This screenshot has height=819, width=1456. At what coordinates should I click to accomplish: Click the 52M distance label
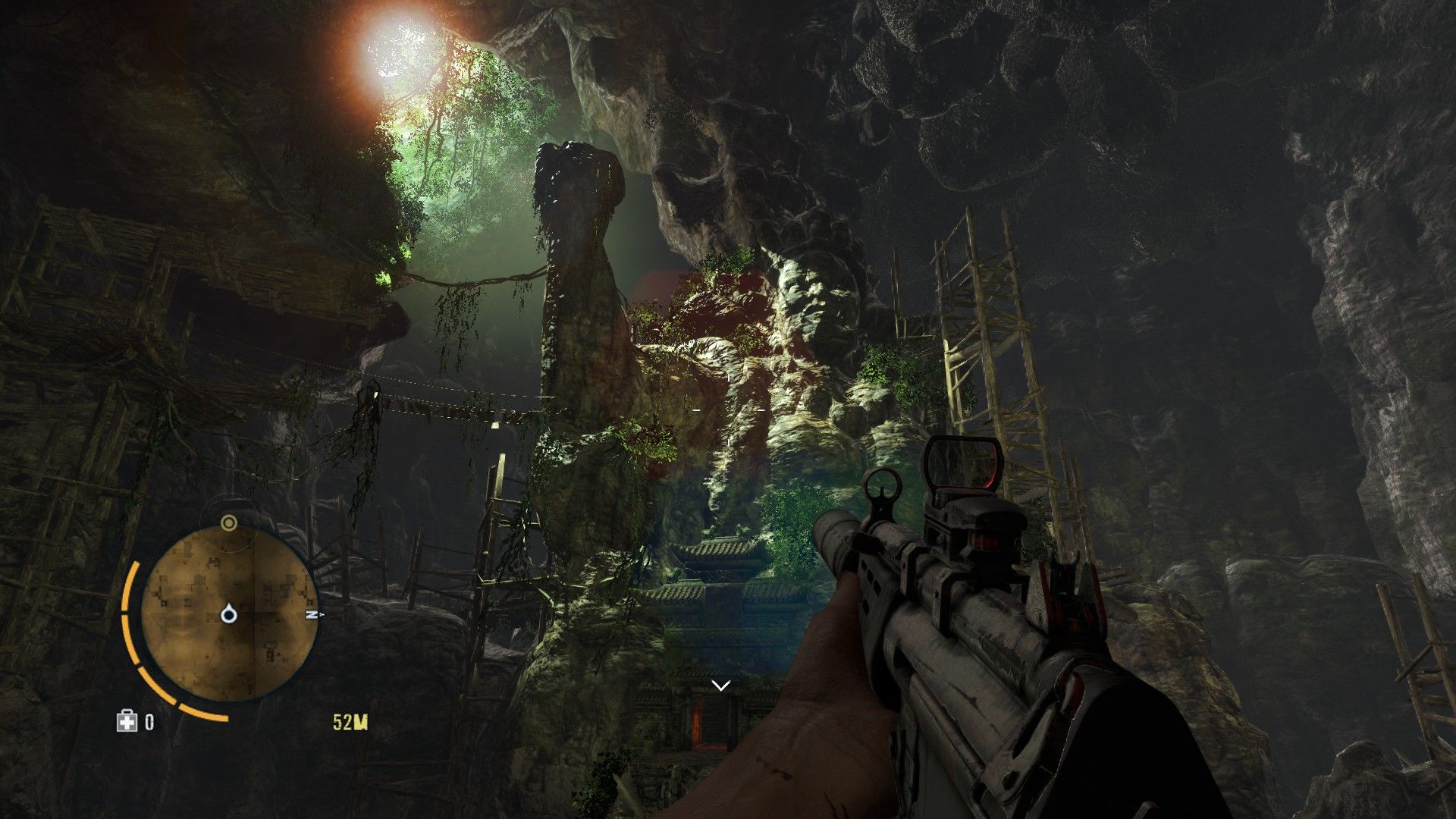(351, 722)
